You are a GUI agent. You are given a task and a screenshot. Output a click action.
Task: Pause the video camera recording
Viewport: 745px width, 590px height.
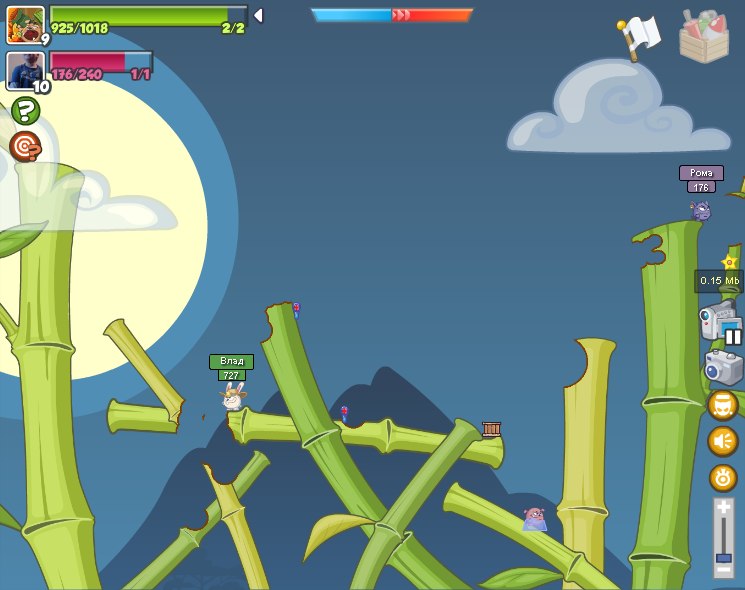tap(733, 336)
